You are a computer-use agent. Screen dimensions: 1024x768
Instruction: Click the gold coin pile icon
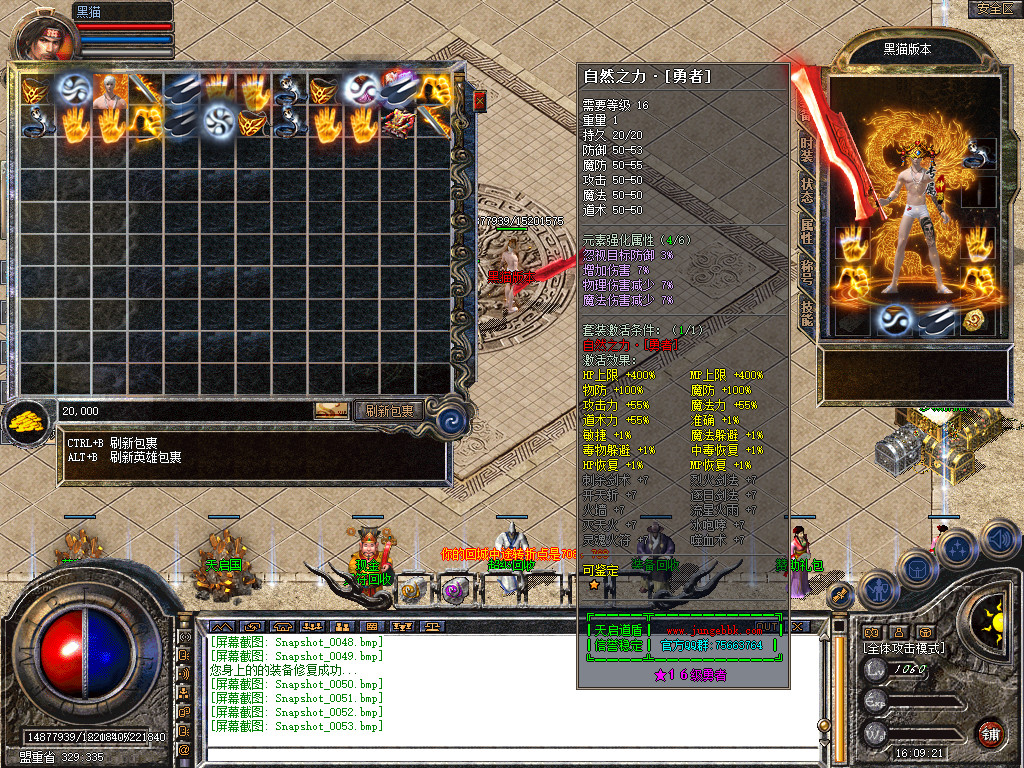tap(27, 421)
